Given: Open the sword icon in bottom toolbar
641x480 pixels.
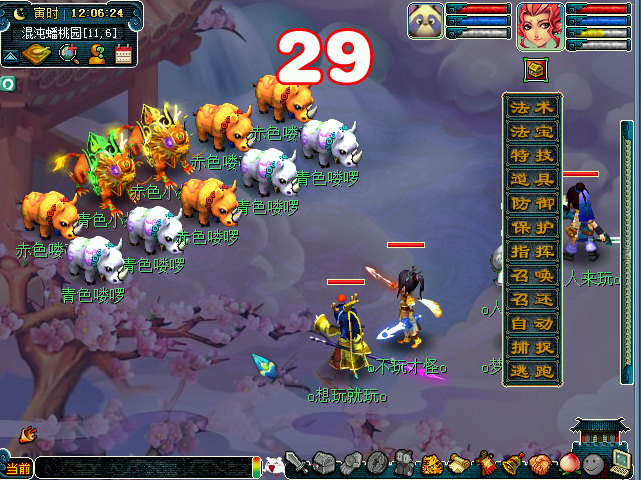Looking at the screenshot, I should coord(297,464).
